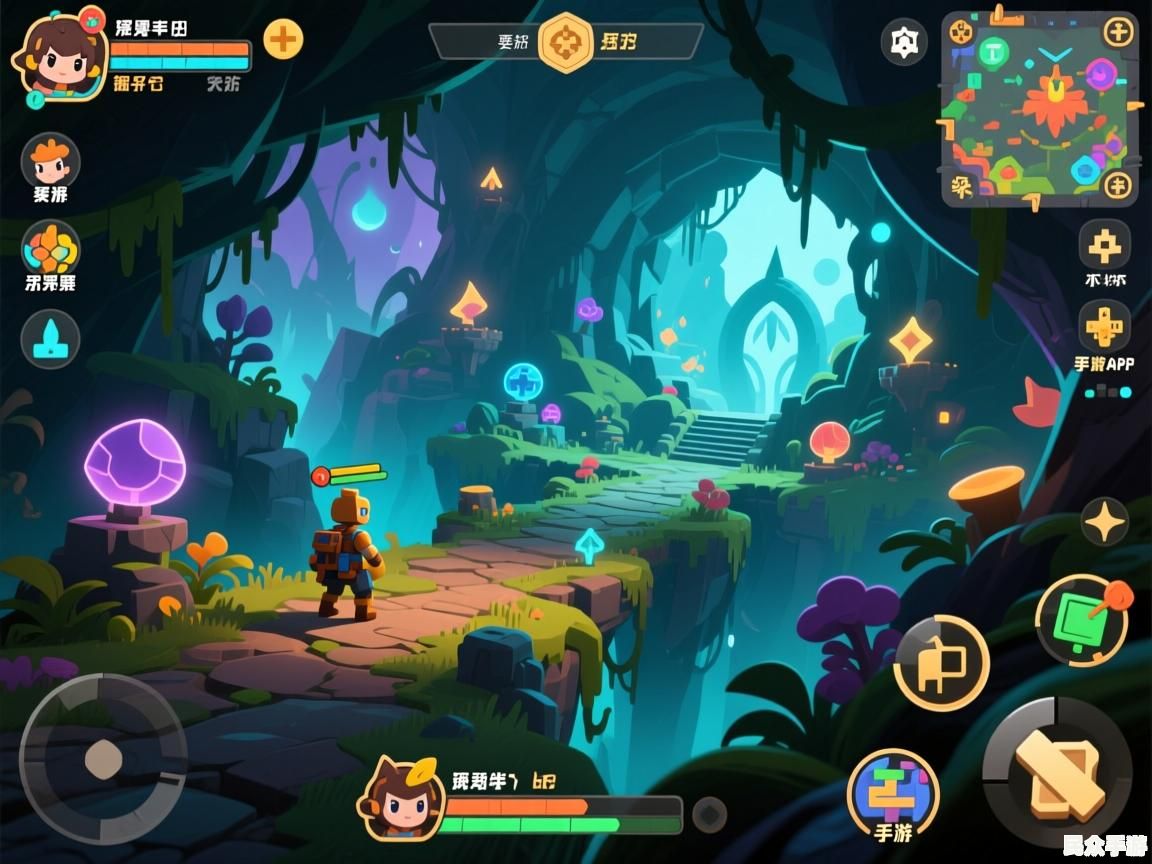Open the settings gear icon
This screenshot has height=864, width=1152.
pyautogui.click(x=904, y=42)
